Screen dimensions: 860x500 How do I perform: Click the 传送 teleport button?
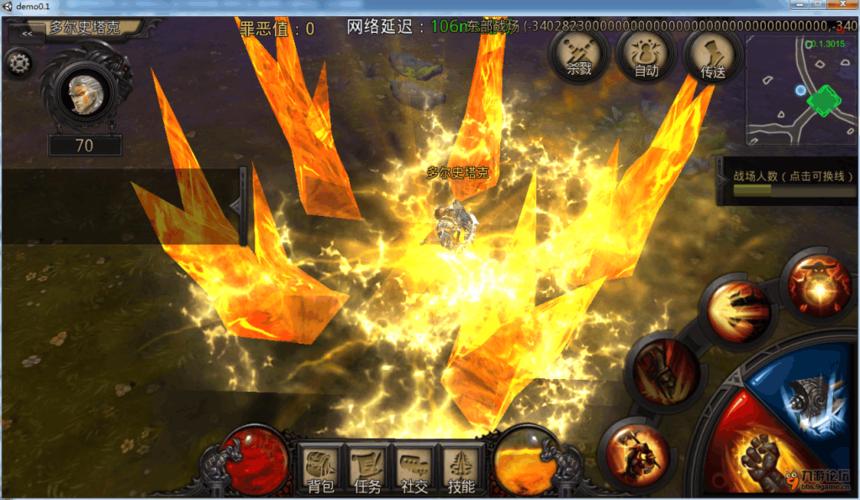[713, 54]
